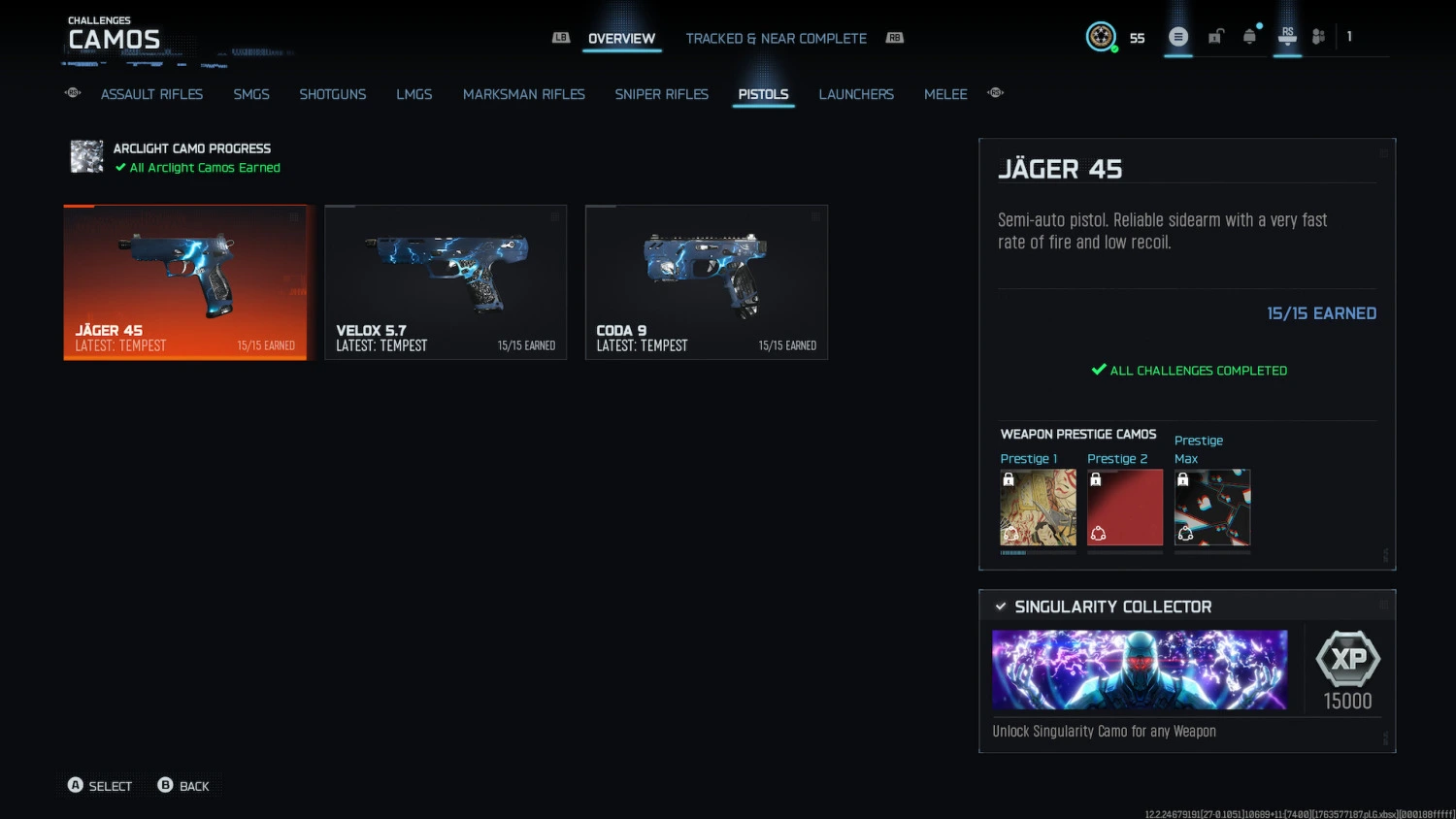Click the corner expander on the Jäger 45 panel

[x=1382, y=151]
